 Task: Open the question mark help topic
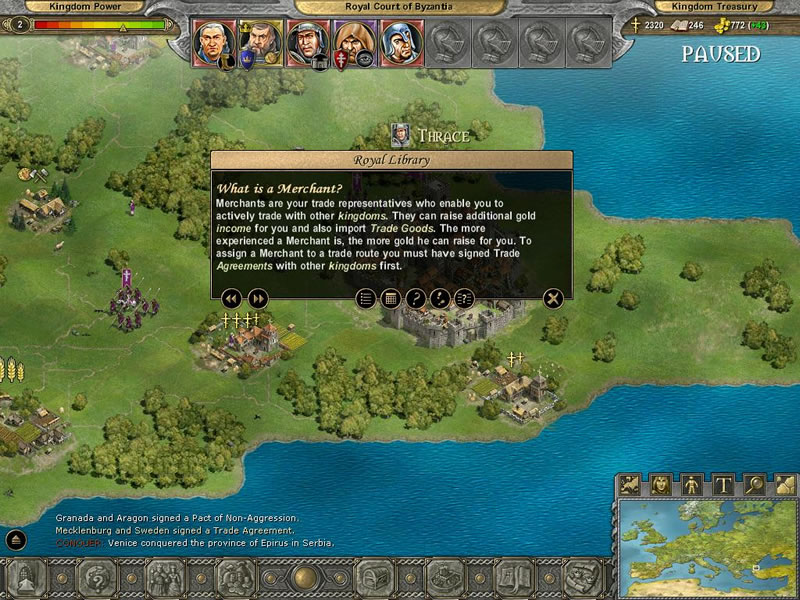415,298
